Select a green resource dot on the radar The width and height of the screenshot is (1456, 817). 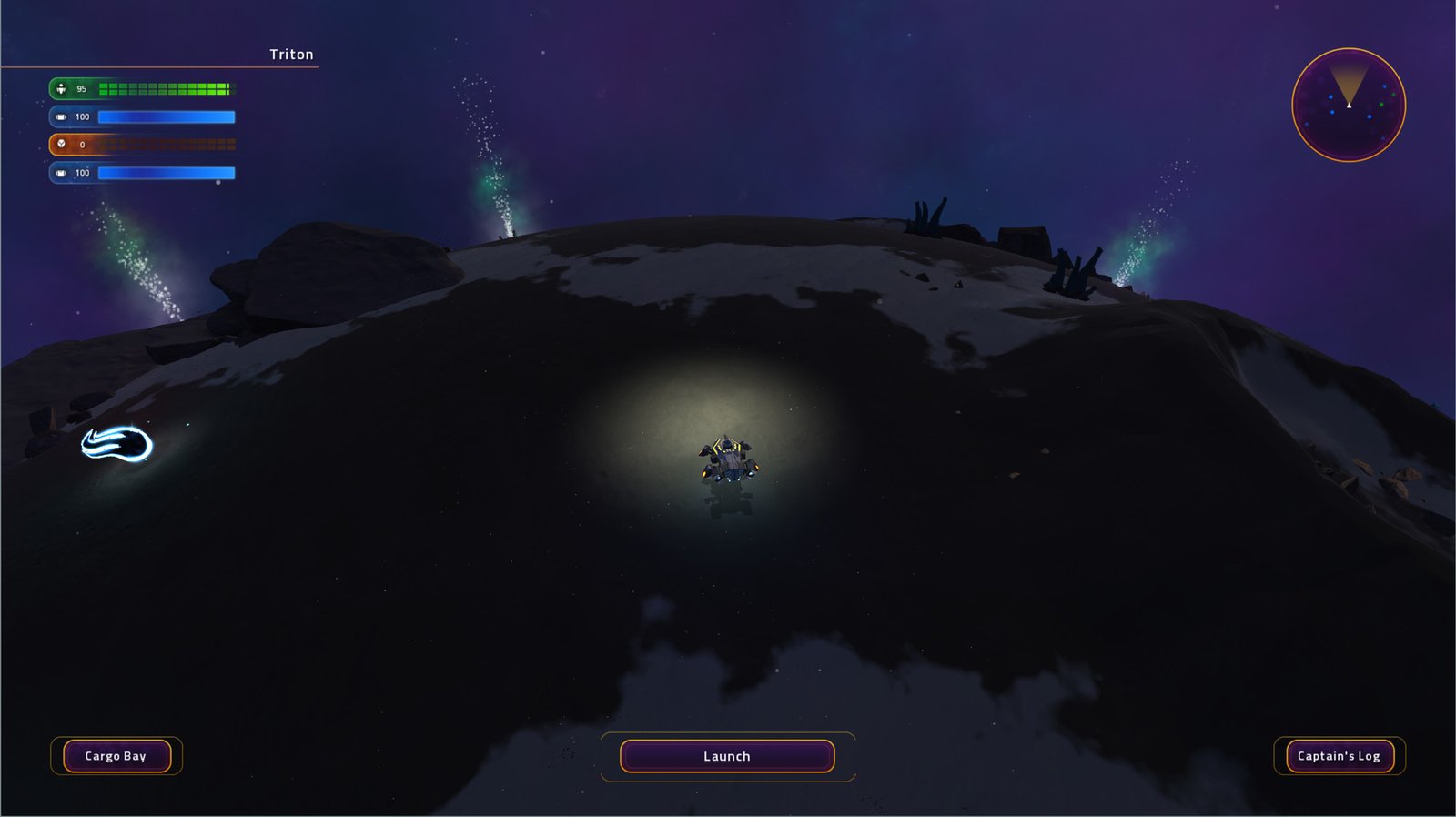pyautogui.click(x=1381, y=105)
